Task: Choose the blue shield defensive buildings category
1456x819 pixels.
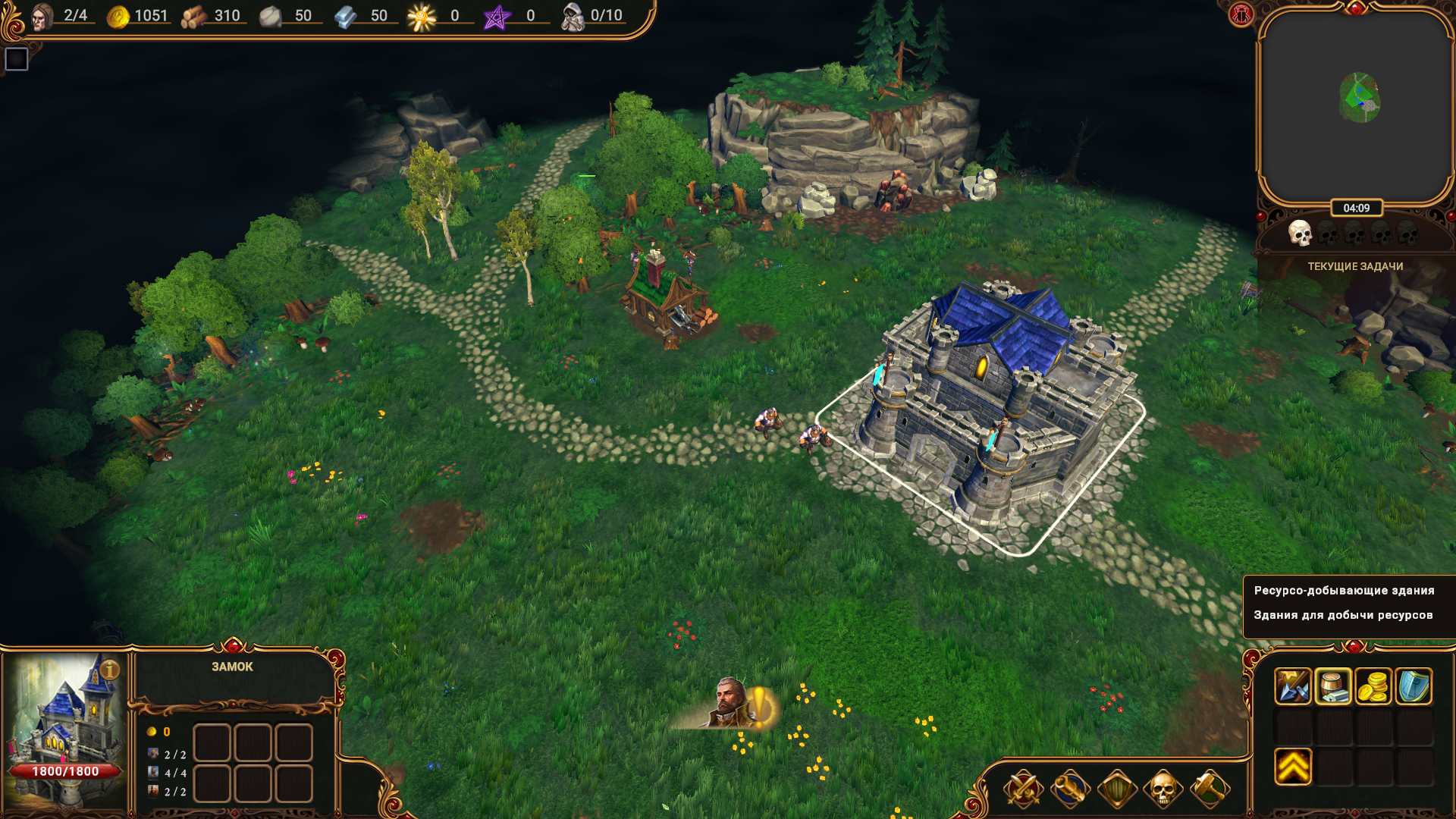Action: (1413, 686)
